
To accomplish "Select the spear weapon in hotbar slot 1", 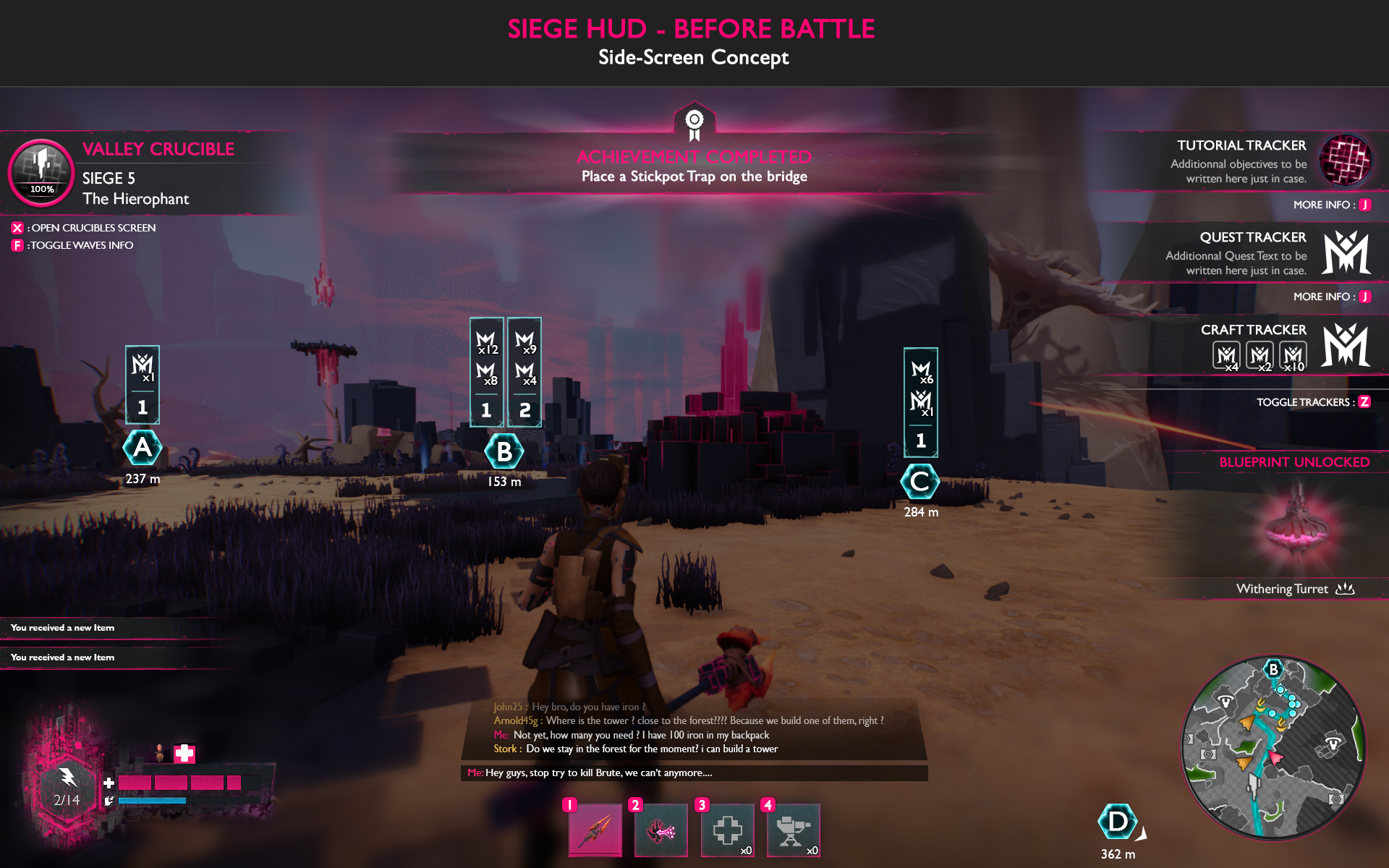I will point(595,830).
